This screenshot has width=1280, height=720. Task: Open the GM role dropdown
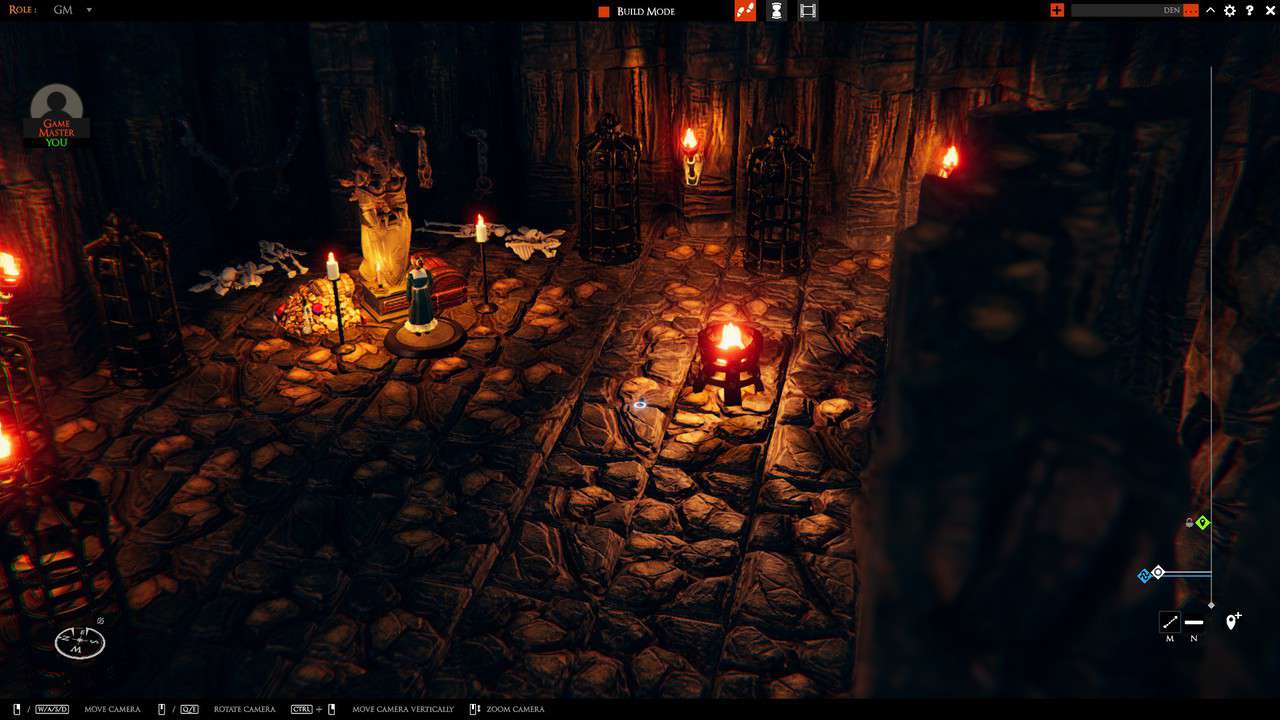tap(88, 10)
